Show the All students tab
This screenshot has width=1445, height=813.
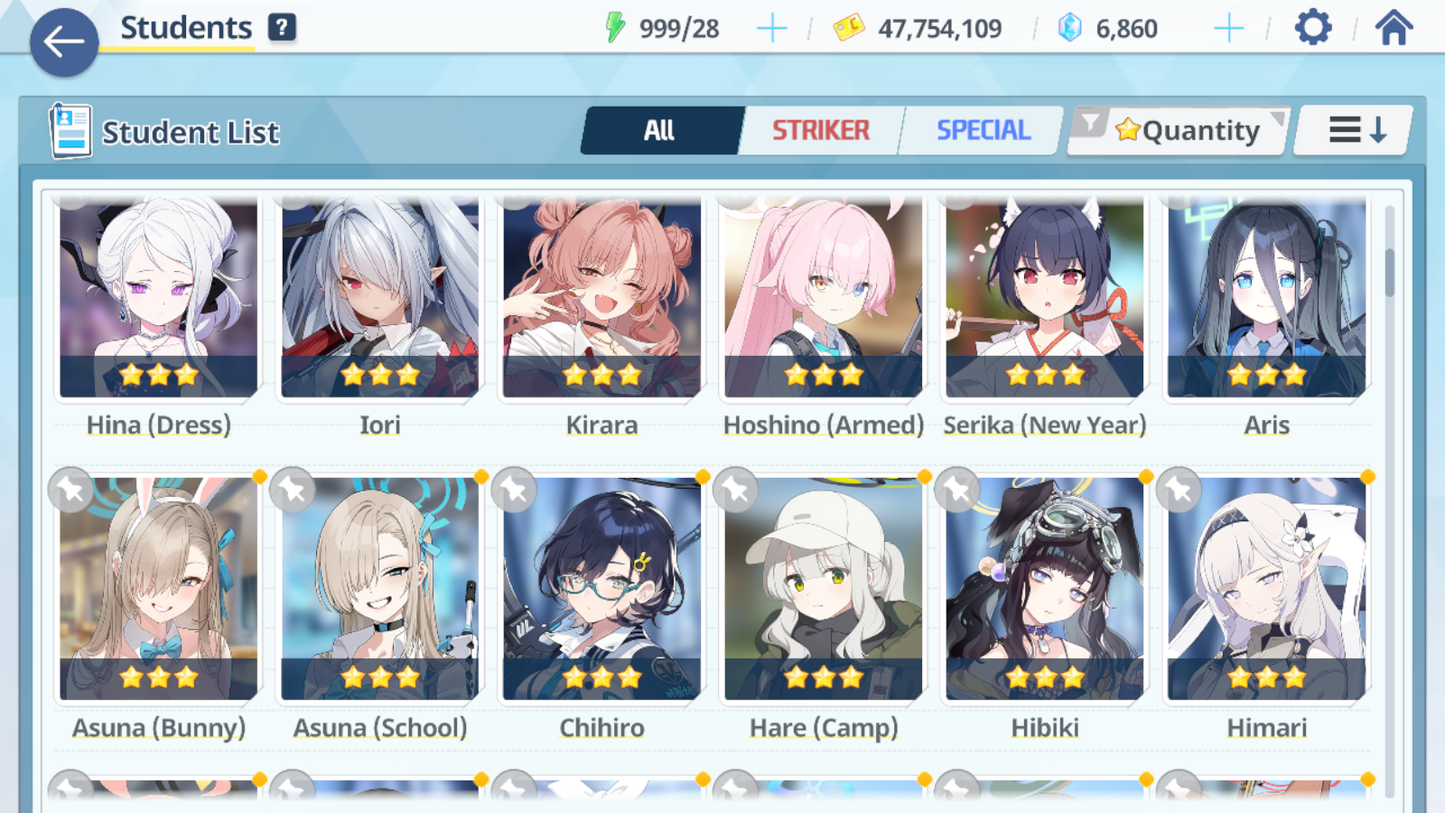coord(660,130)
